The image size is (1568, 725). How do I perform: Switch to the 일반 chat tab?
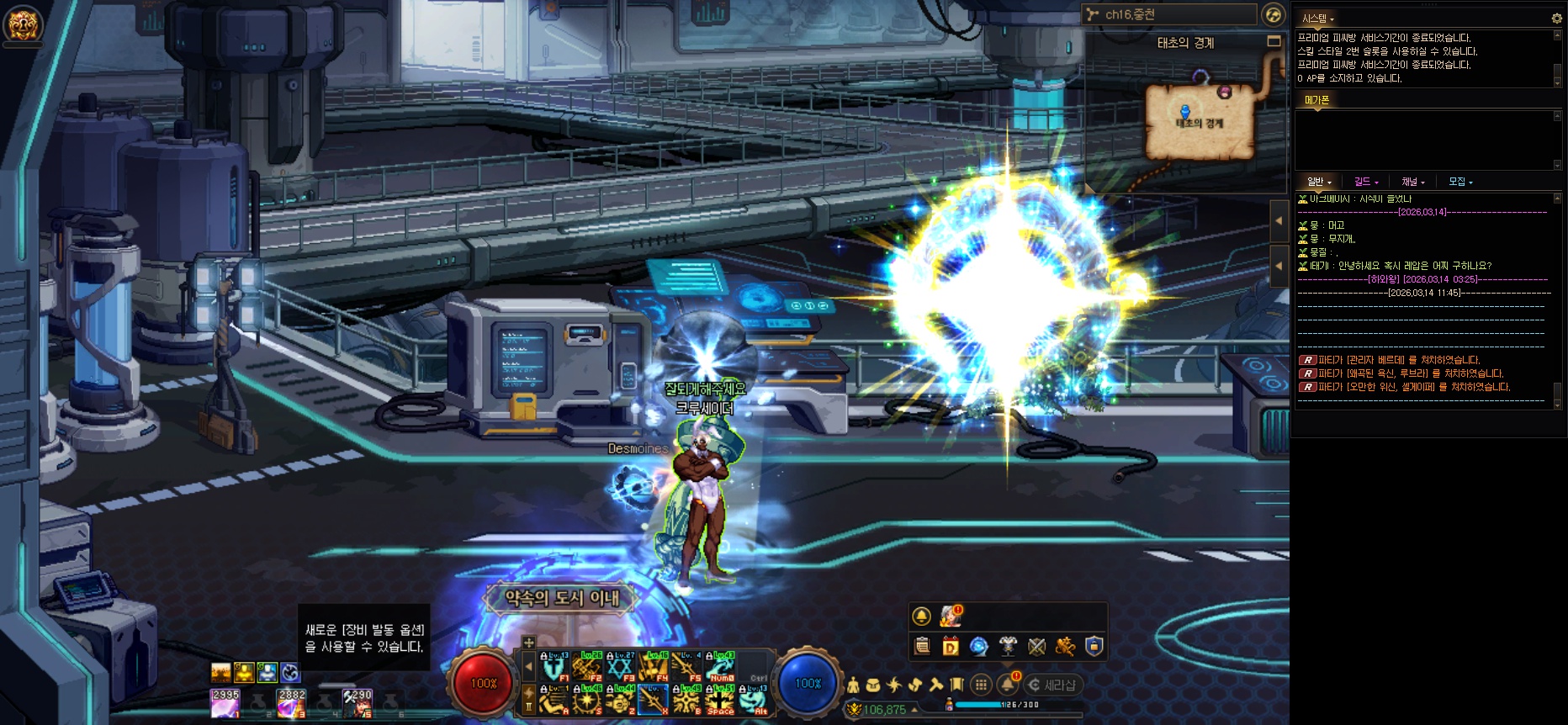pyautogui.click(x=1318, y=182)
